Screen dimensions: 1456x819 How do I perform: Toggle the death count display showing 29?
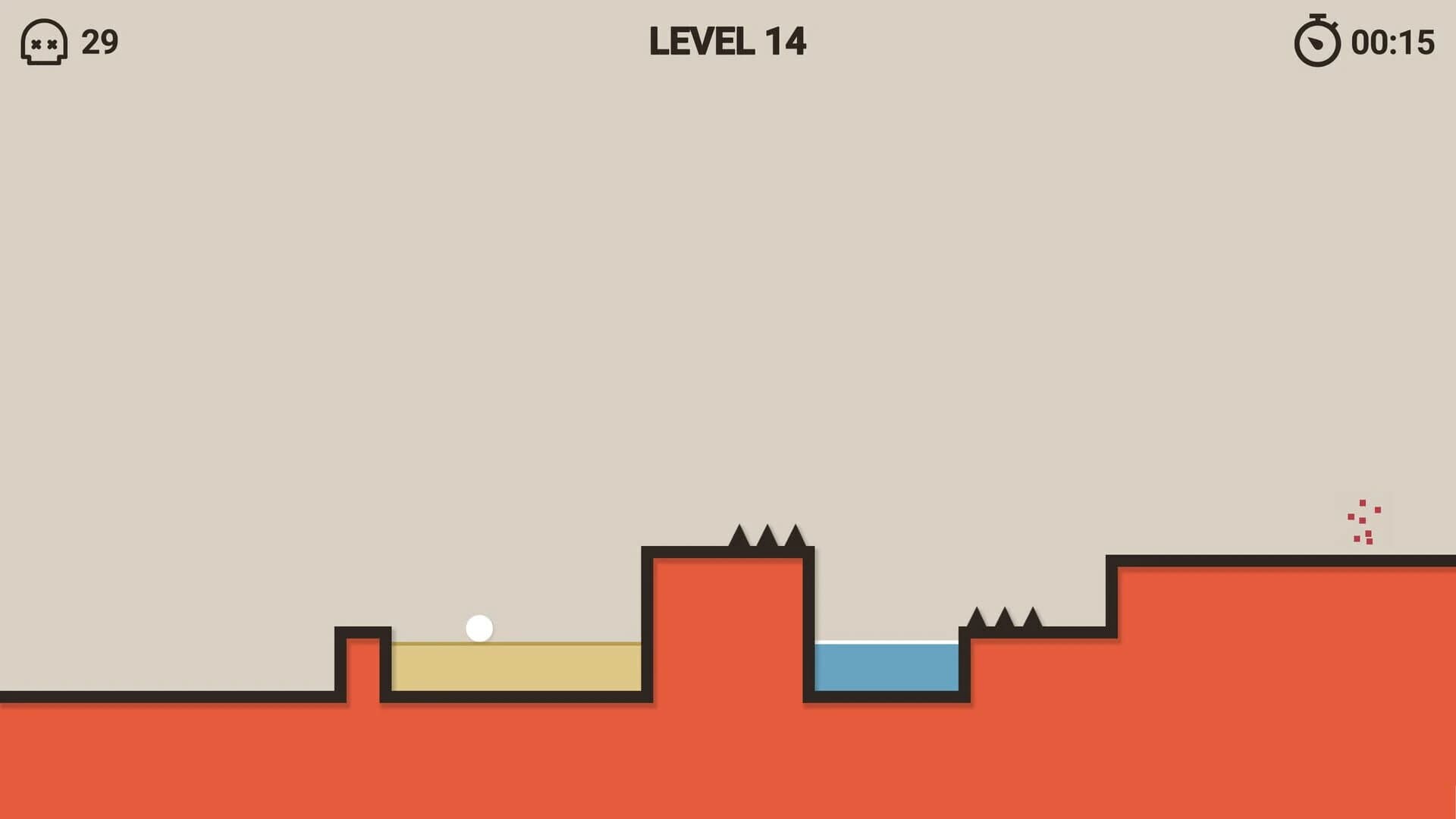(101, 42)
